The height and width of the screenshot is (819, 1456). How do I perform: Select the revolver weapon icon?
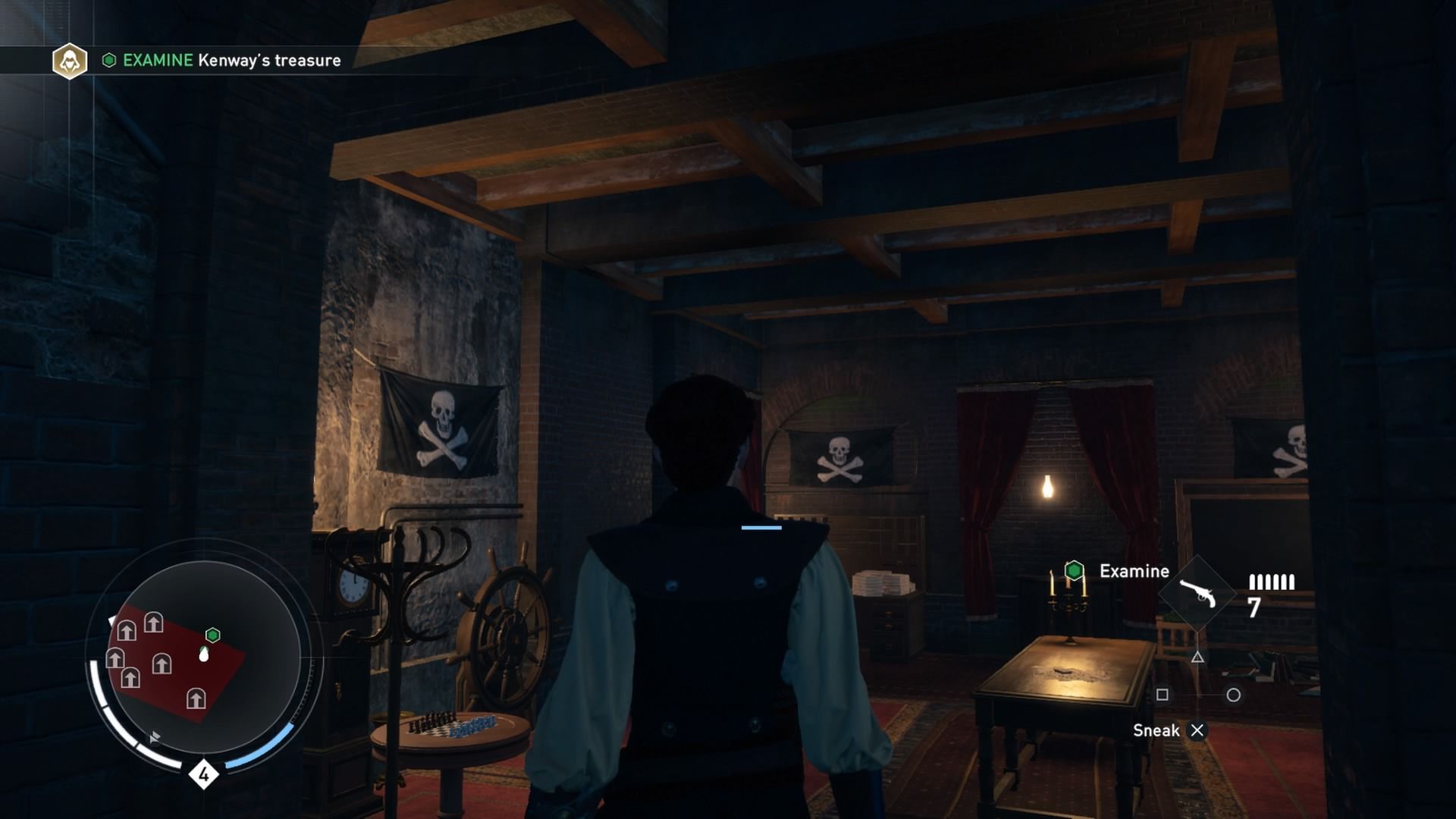click(1197, 594)
